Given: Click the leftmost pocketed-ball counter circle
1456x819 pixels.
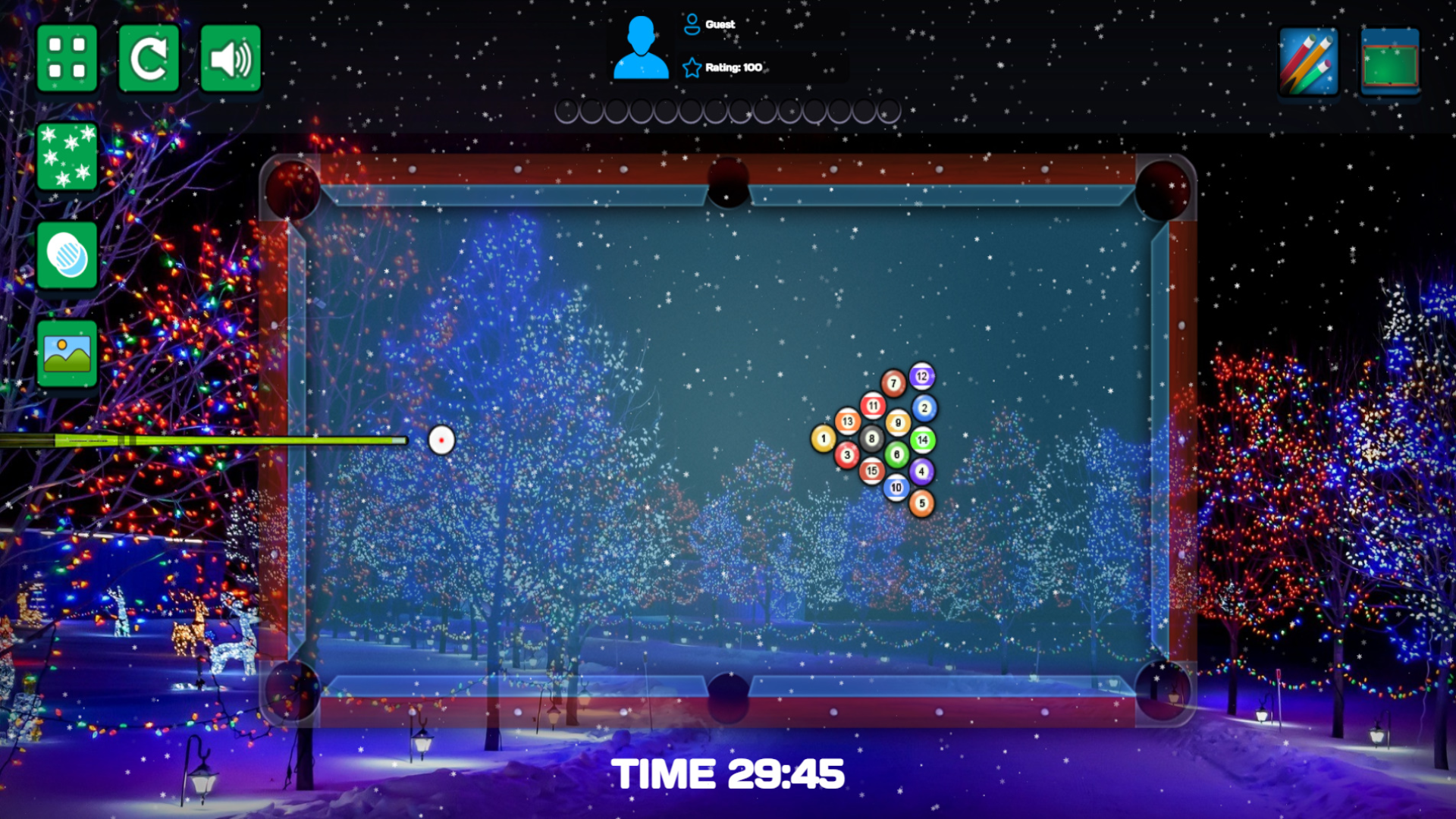Looking at the screenshot, I should coord(567,110).
